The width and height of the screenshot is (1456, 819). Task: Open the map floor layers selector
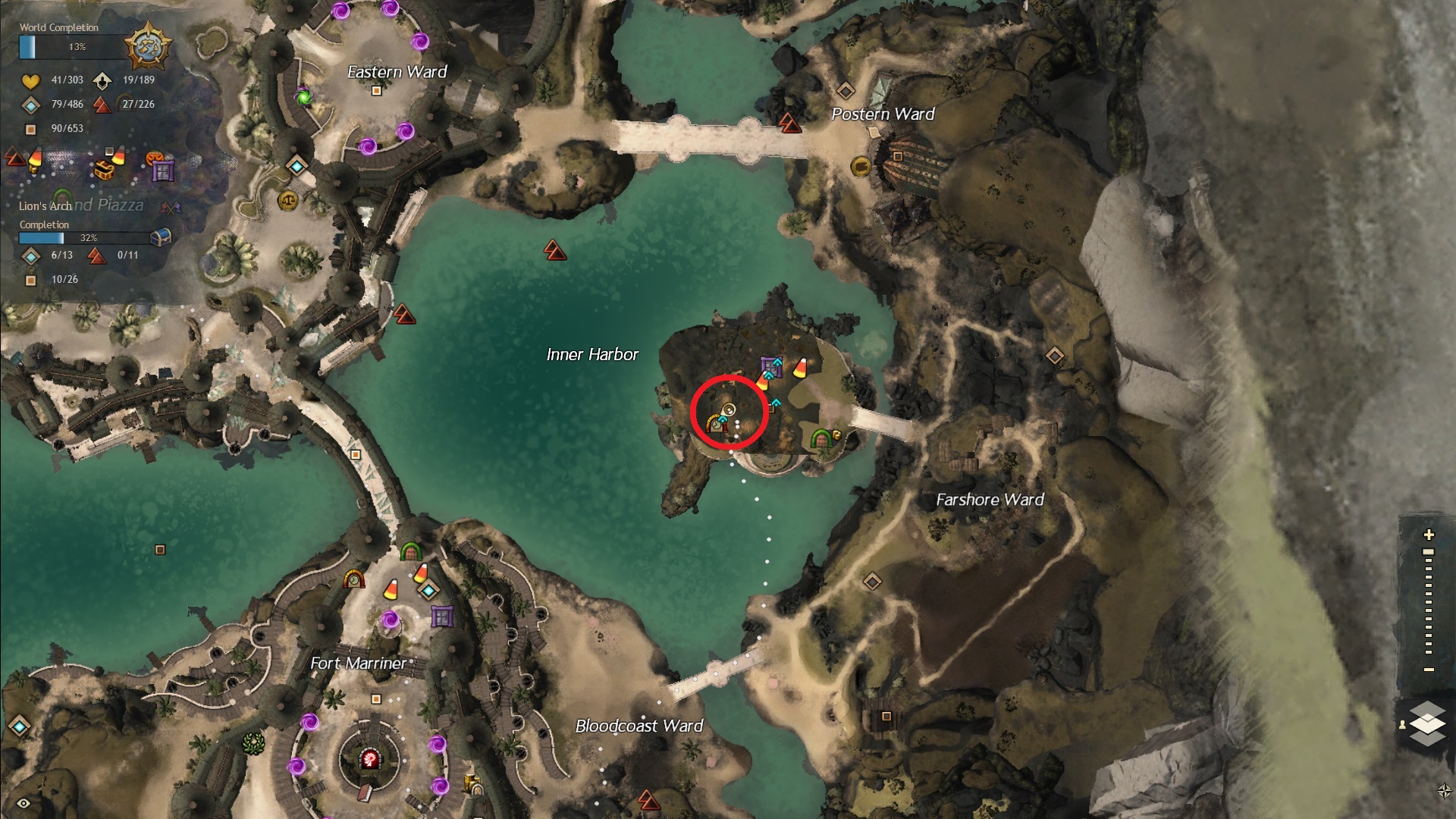[1428, 723]
